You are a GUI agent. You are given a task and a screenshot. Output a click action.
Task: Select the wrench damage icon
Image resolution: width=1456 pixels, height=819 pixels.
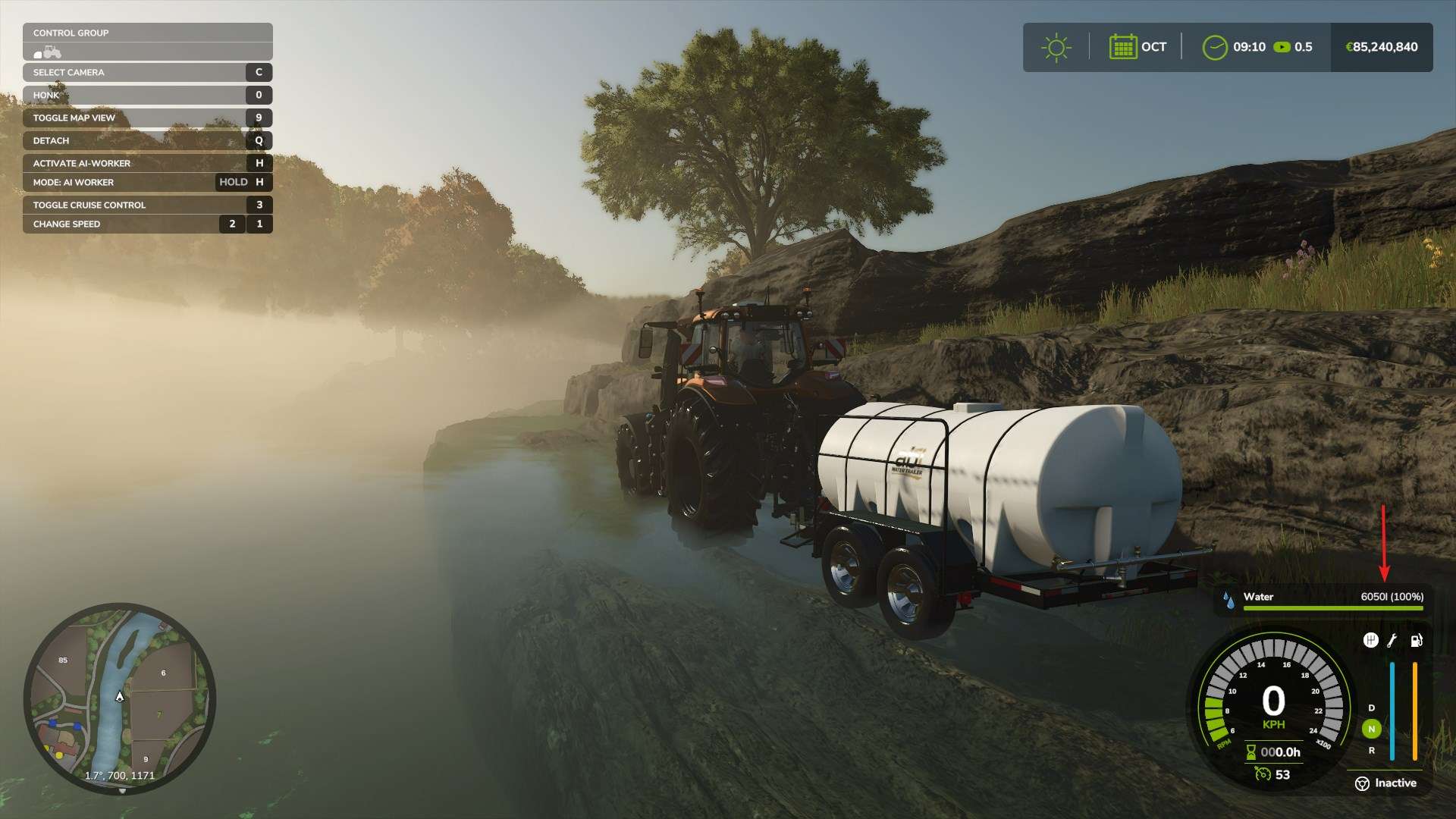[x=1392, y=641]
